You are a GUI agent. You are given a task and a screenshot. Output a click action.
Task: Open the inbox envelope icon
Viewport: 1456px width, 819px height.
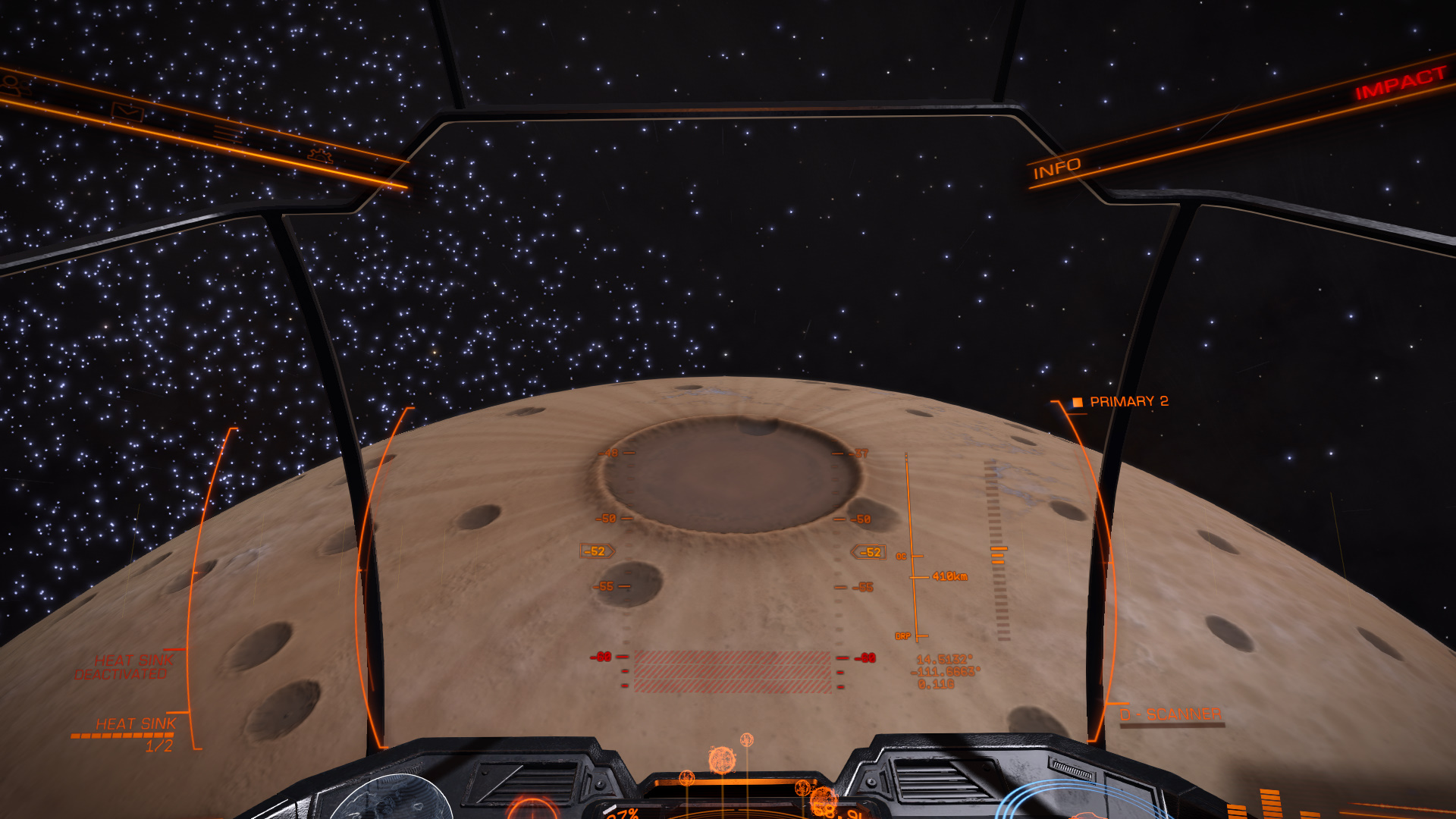tap(127, 112)
